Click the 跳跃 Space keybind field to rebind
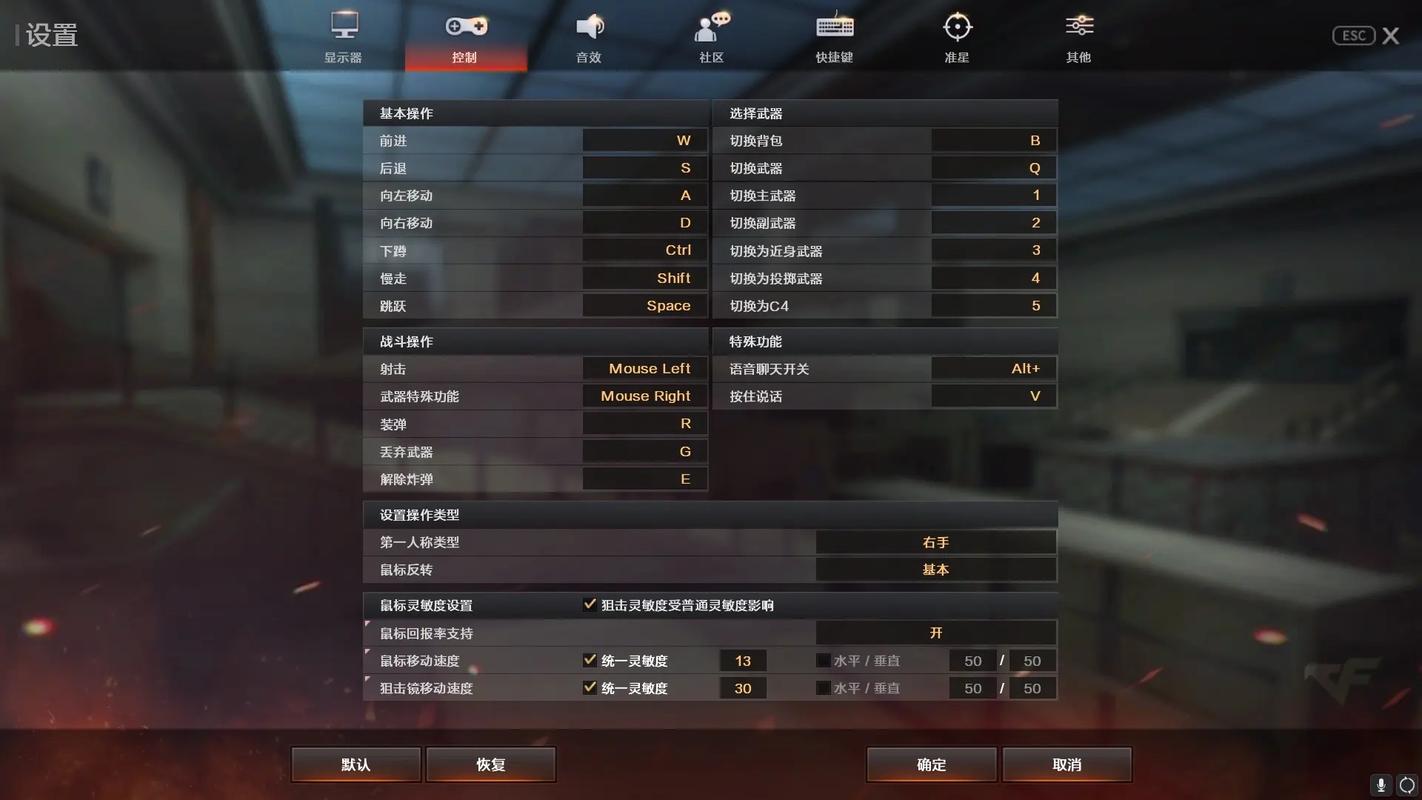1422x800 pixels. (x=645, y=305)
